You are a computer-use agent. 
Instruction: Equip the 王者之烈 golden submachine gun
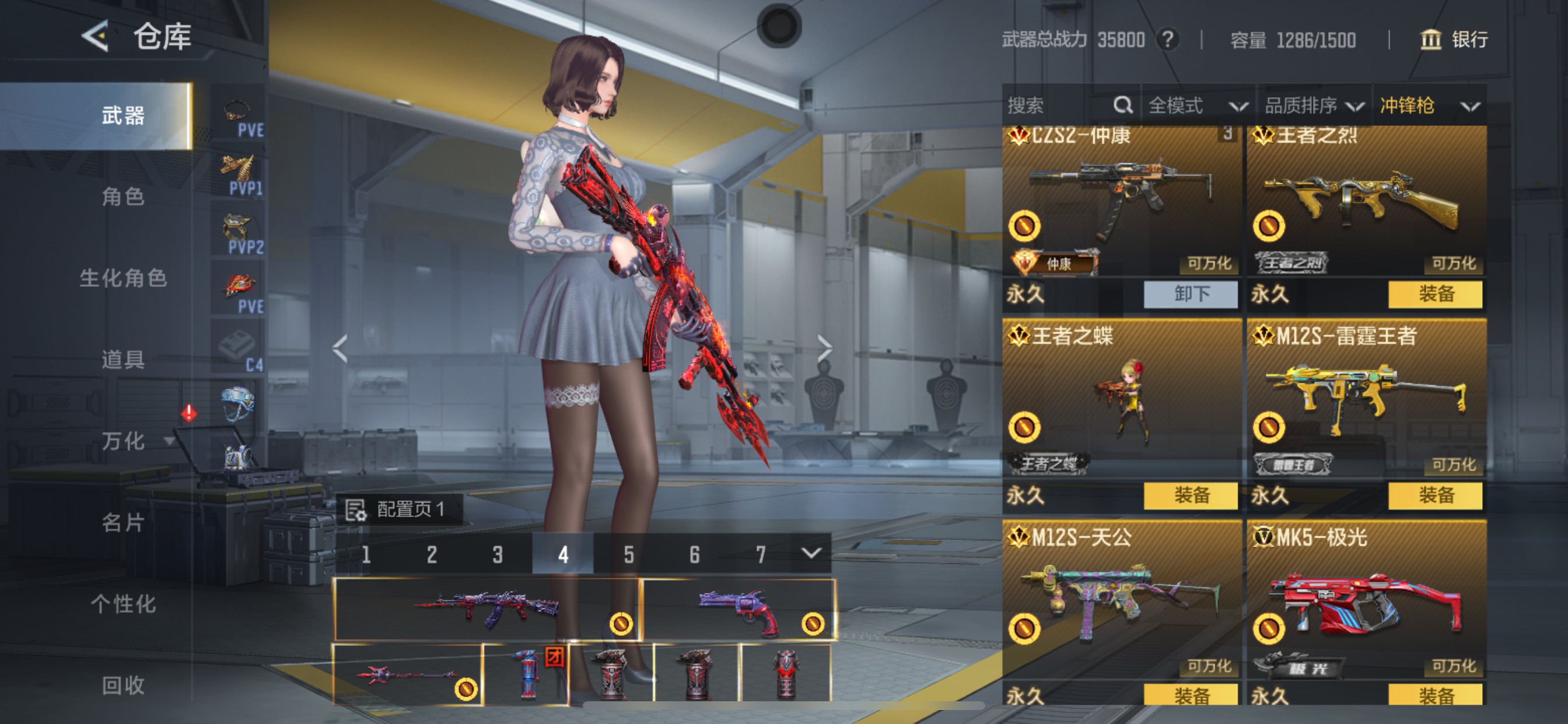(x=1436, y=294)
